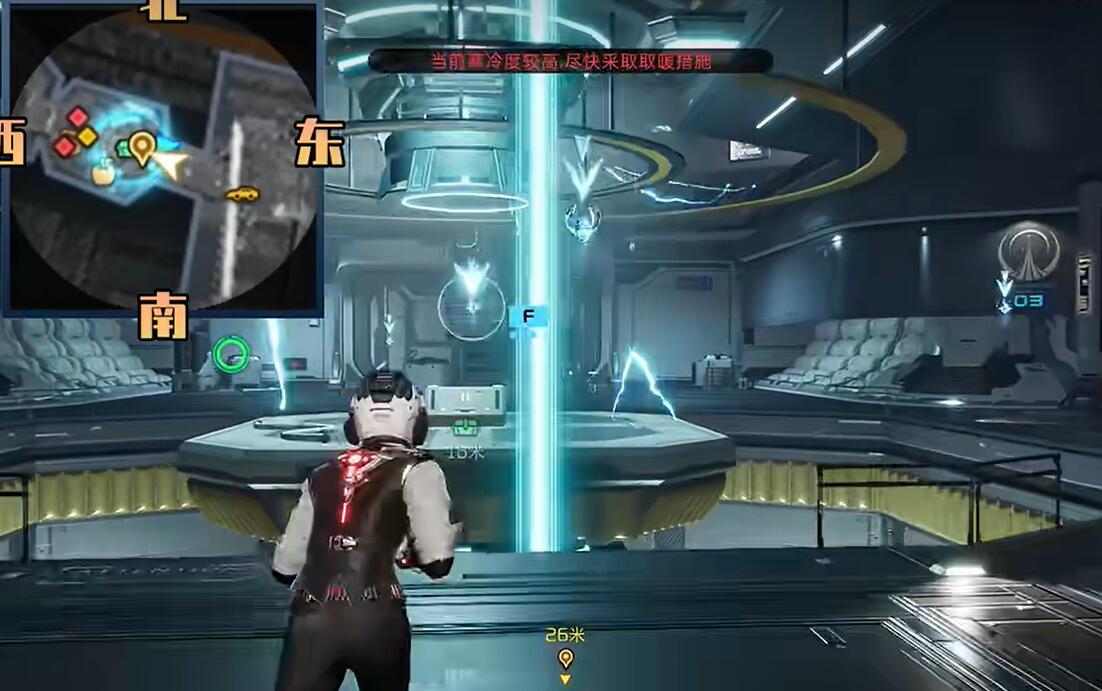Click the yellow location pin on minimap
The image size is (1102, 691).
tap(142, 147)
